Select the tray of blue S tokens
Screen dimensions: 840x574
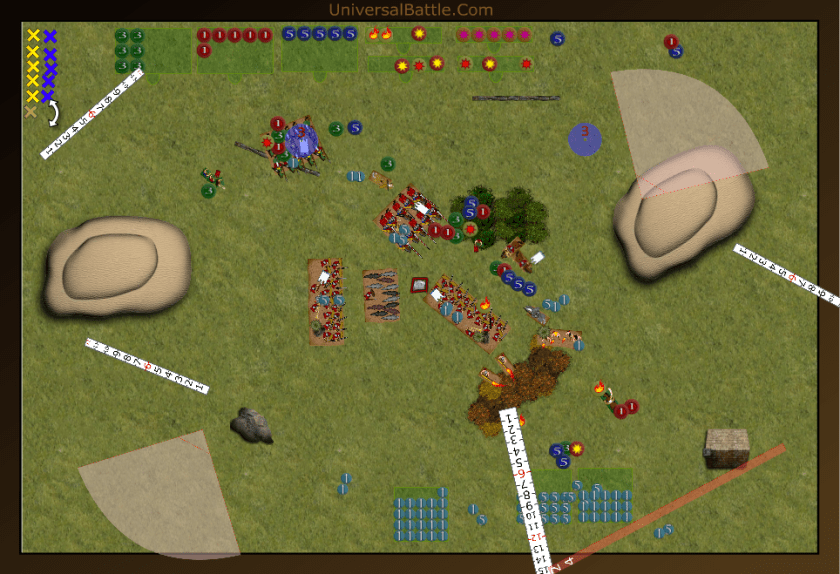[x=319, y=48]
